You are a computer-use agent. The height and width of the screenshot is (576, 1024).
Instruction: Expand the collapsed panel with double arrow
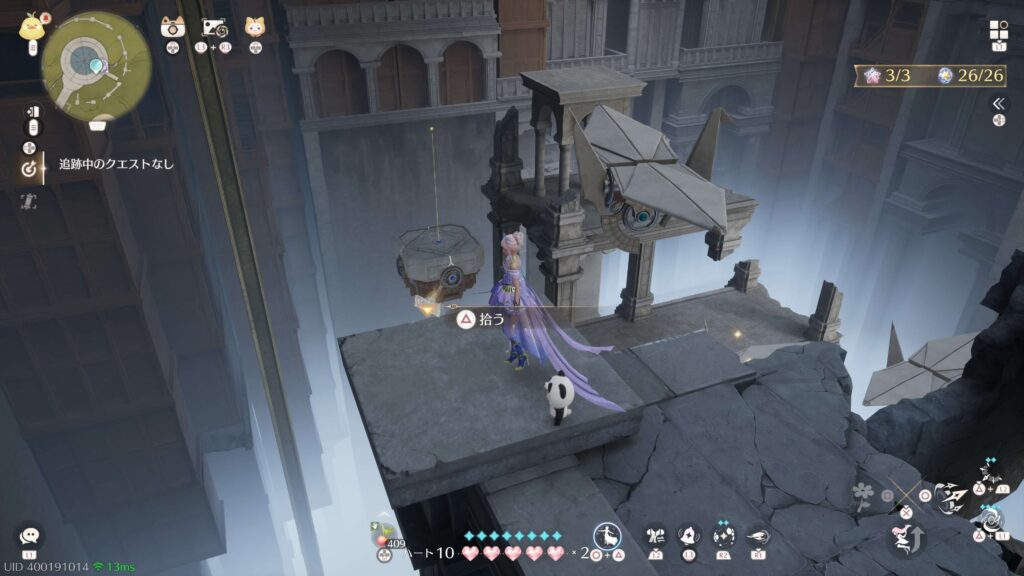click(x=997, y=103)
